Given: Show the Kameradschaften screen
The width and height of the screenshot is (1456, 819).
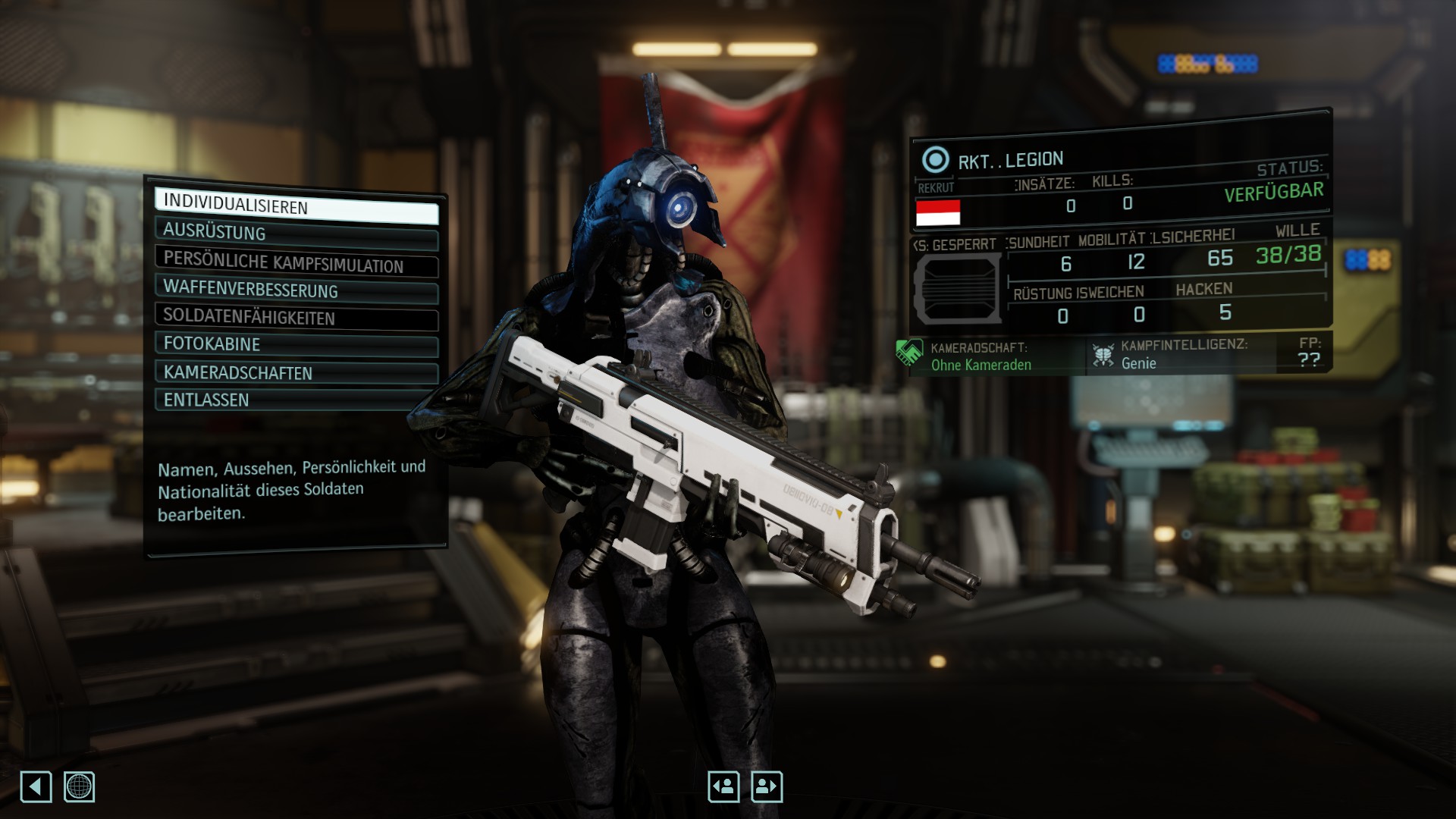Looking at the screenshot, I should point(296,372).
